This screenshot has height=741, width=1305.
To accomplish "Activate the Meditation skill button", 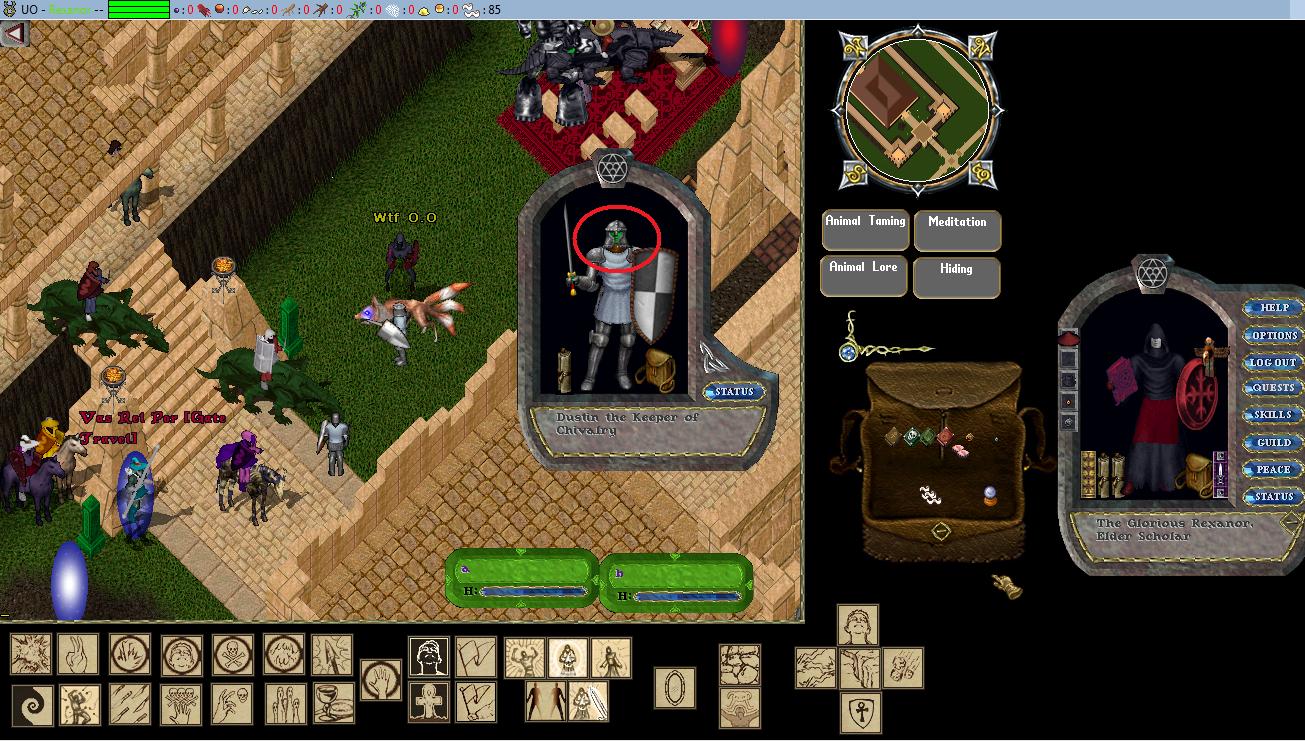I will click(x=957, y=229).
